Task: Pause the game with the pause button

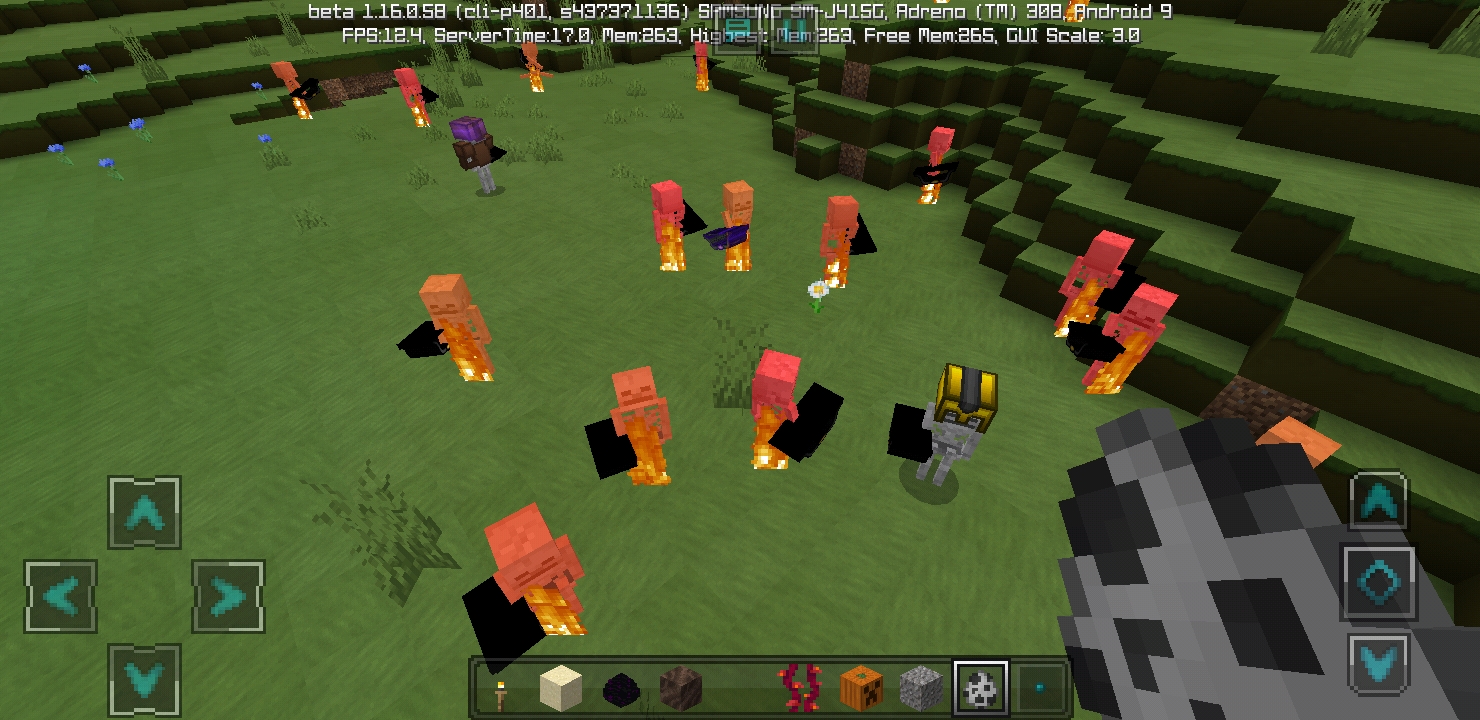Action: 793,31
